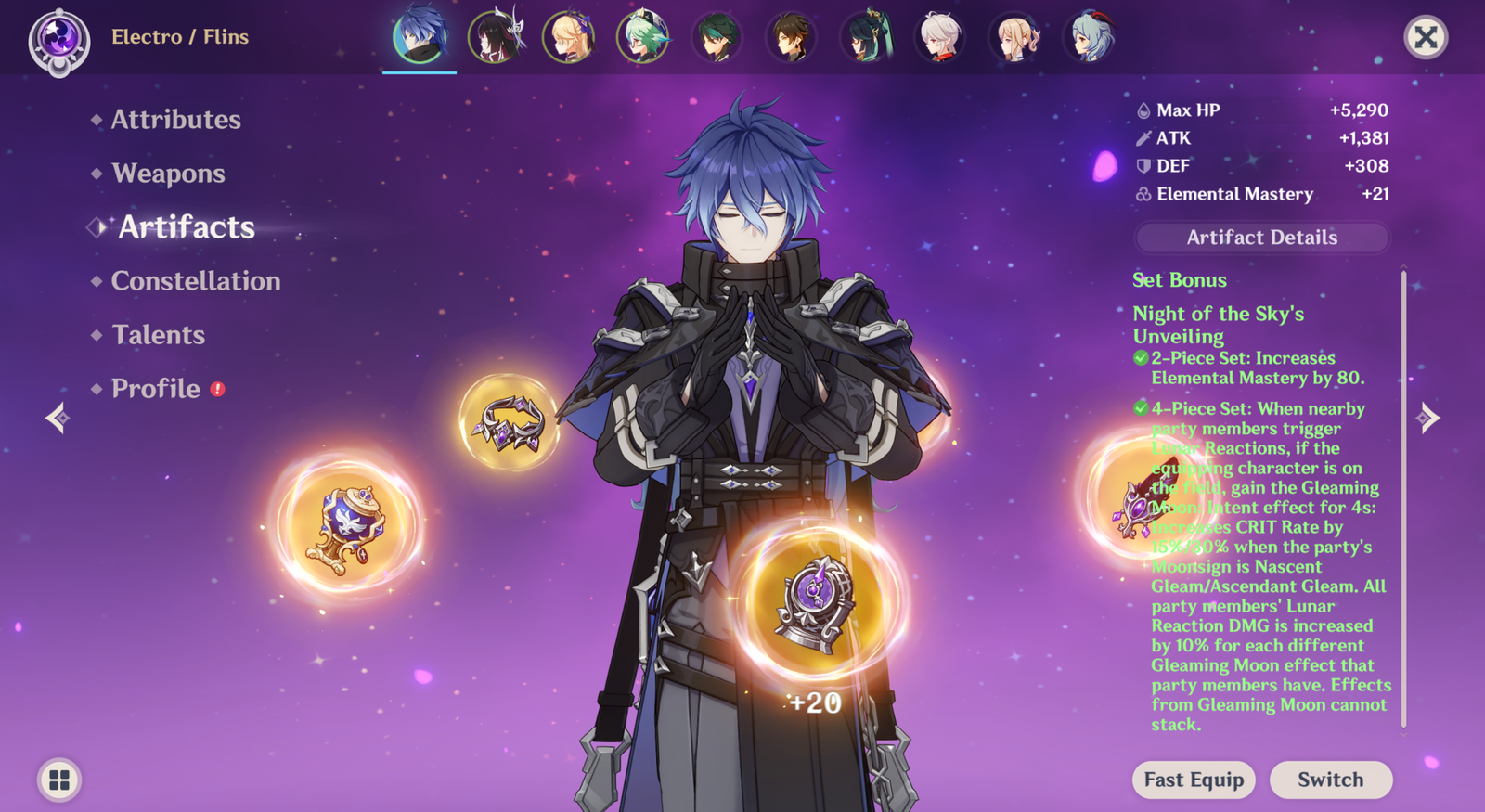Switch to previous character with left arrow

tap(58, 418)
